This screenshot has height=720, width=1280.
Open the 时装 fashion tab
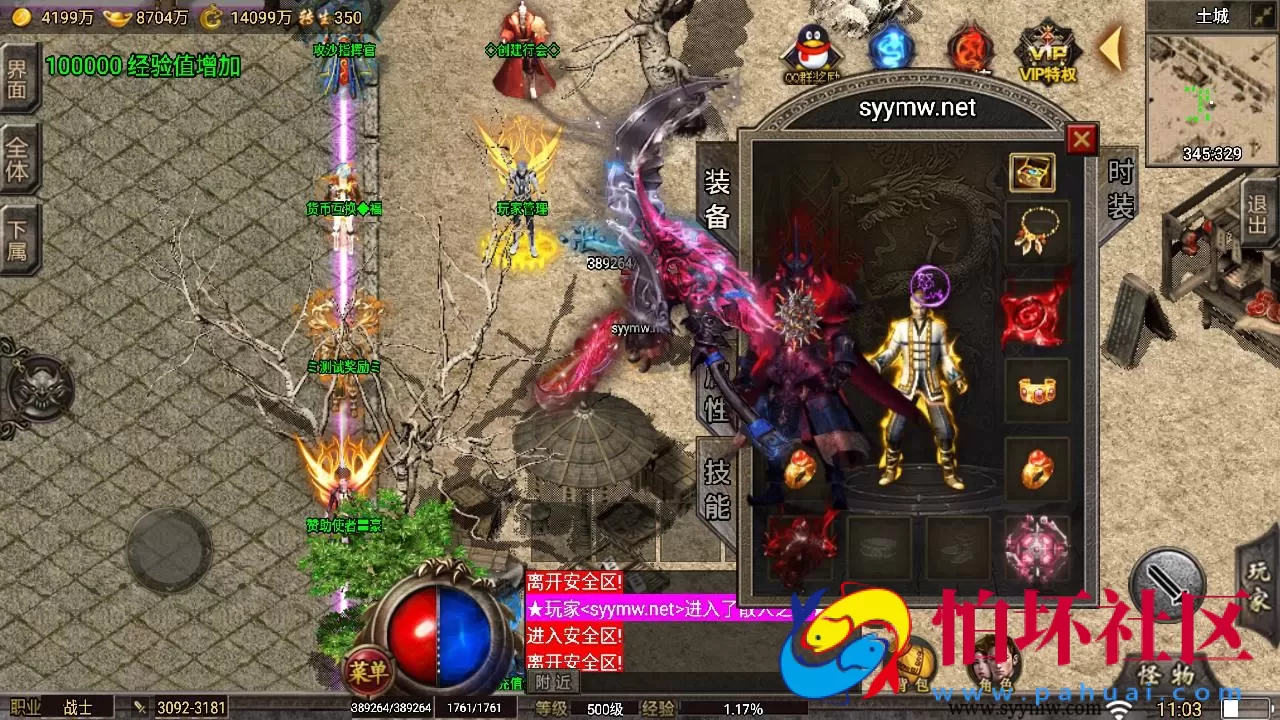tap(1121, 189)
